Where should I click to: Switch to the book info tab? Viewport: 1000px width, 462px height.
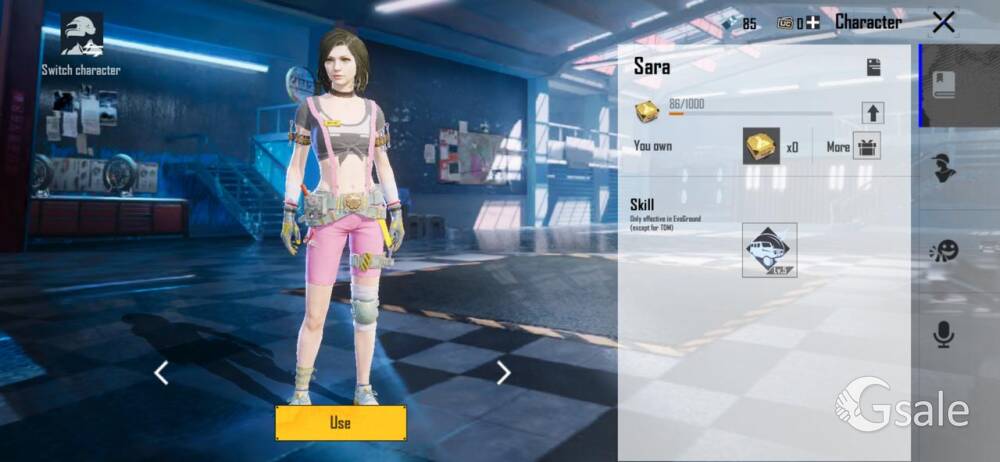944,86
